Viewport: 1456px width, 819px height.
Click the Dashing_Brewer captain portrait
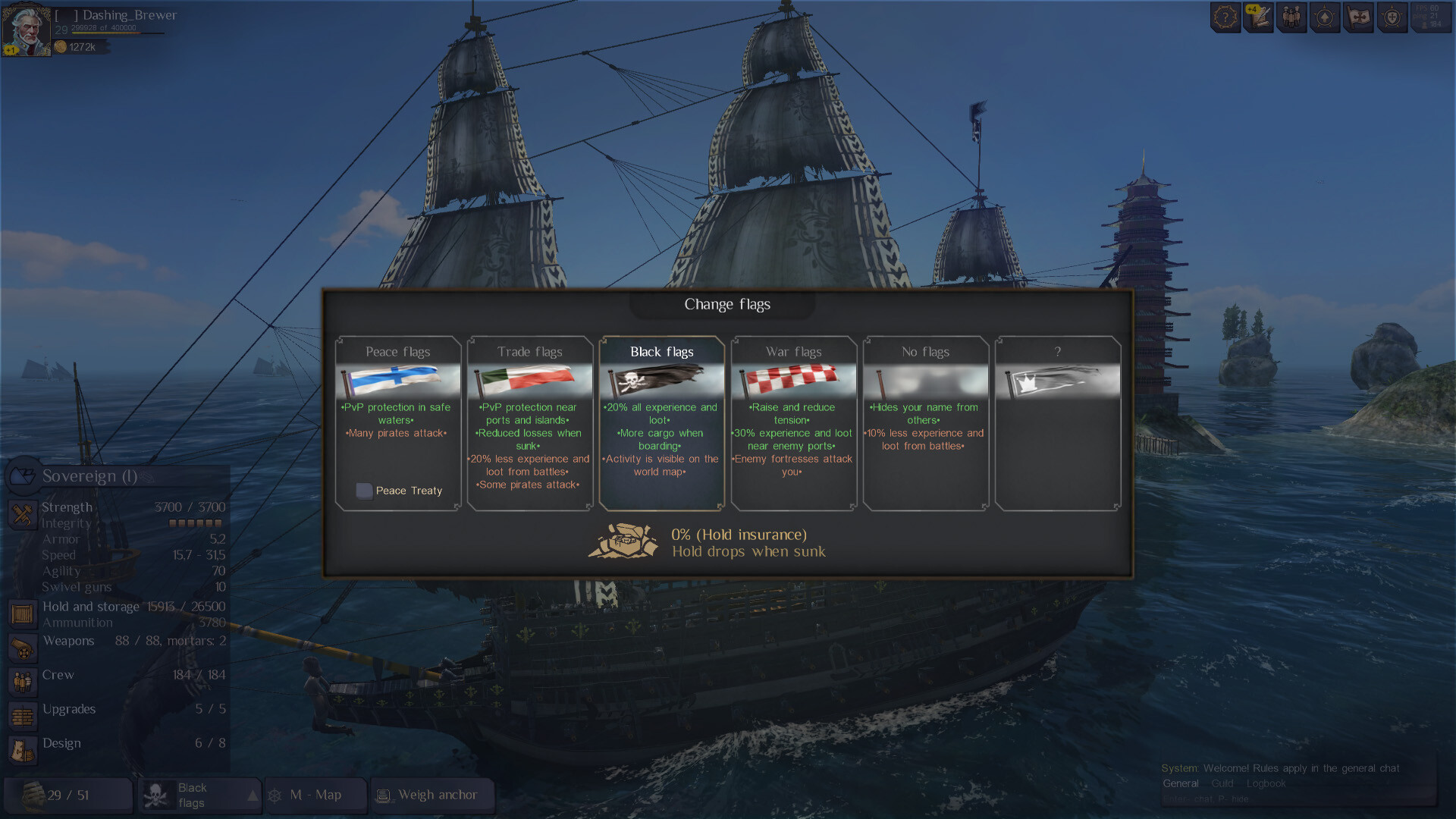pyautogui.click(x=27, y=30)
